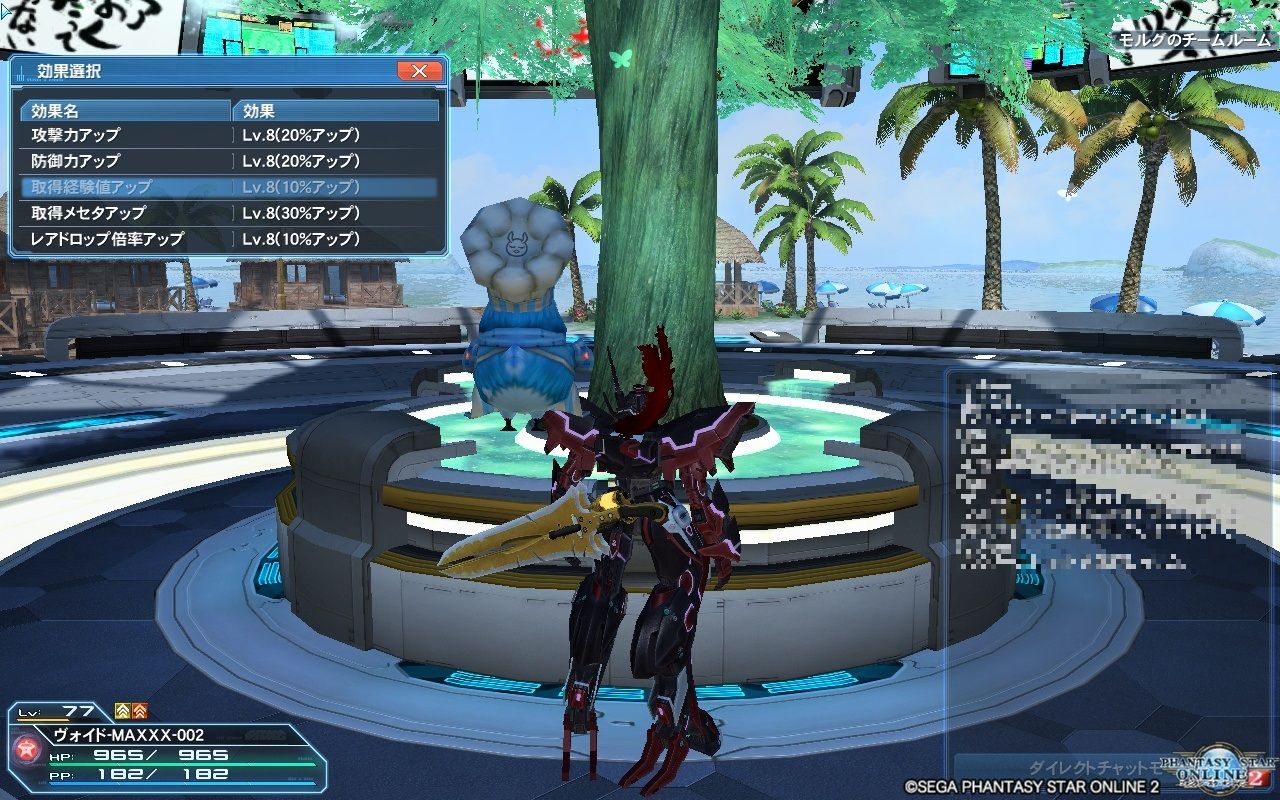Click the 効果選択 window title bar
The height and width of the screenshot is (800, 1280).
[x=150, y=71]
